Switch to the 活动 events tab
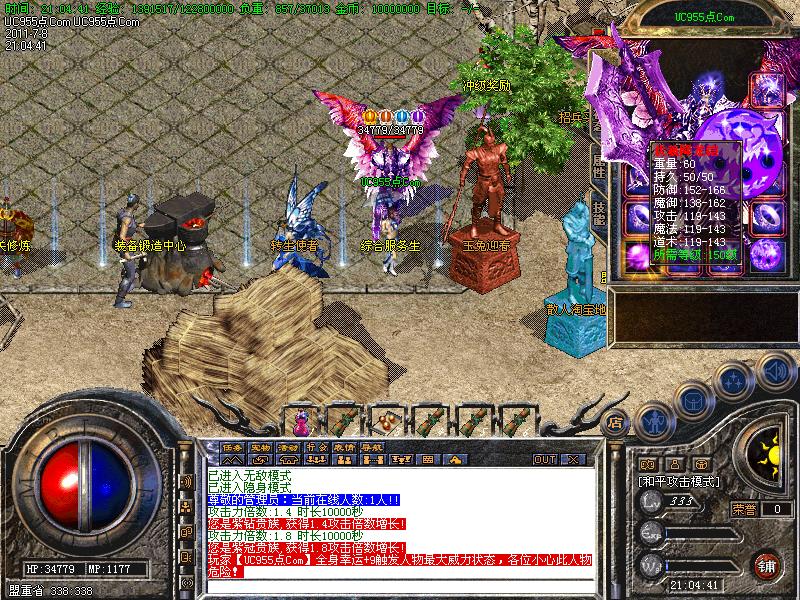This screenshot has height=600, width=800. 288,446
